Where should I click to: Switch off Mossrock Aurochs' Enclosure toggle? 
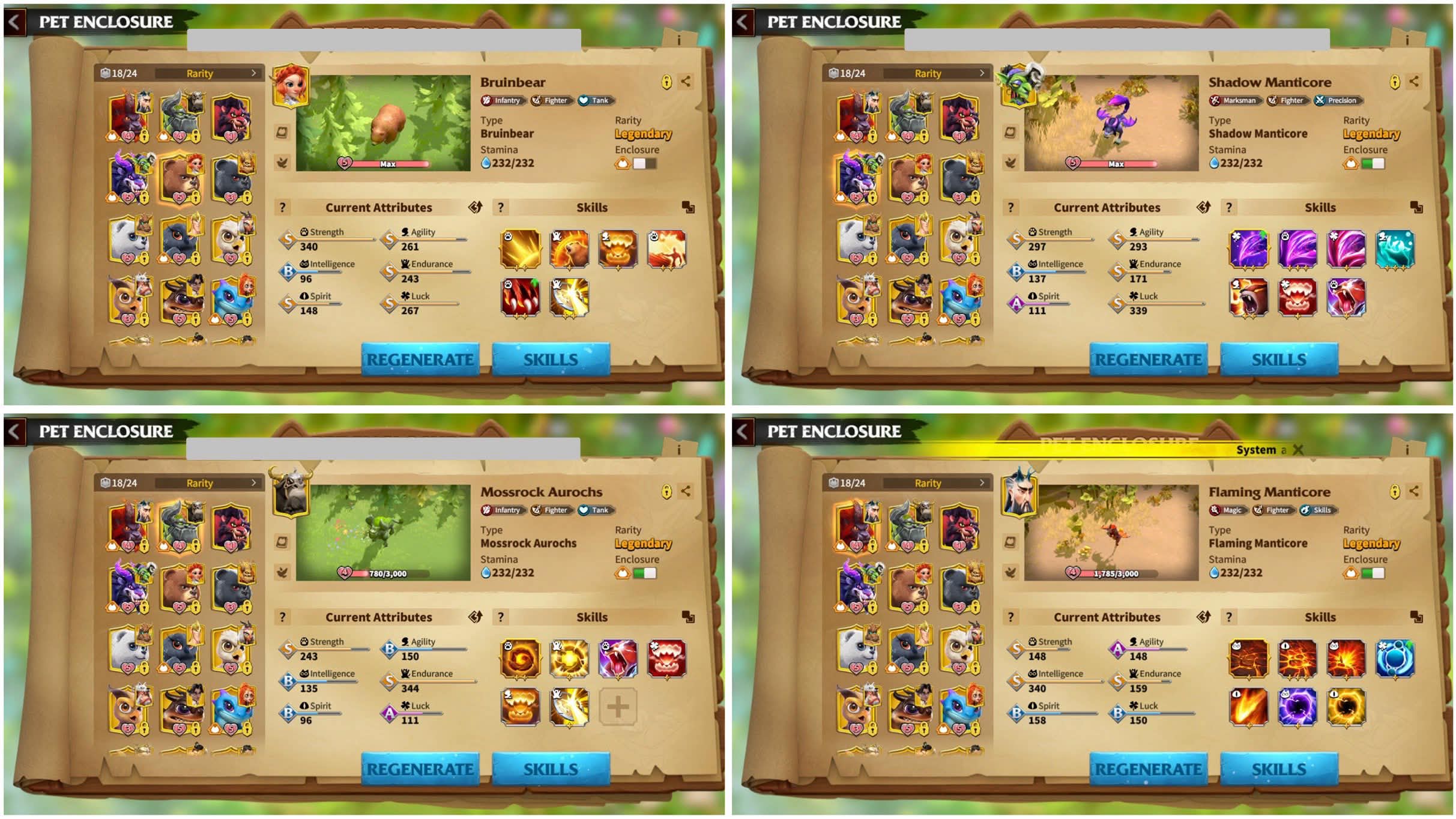click(644, 573)
